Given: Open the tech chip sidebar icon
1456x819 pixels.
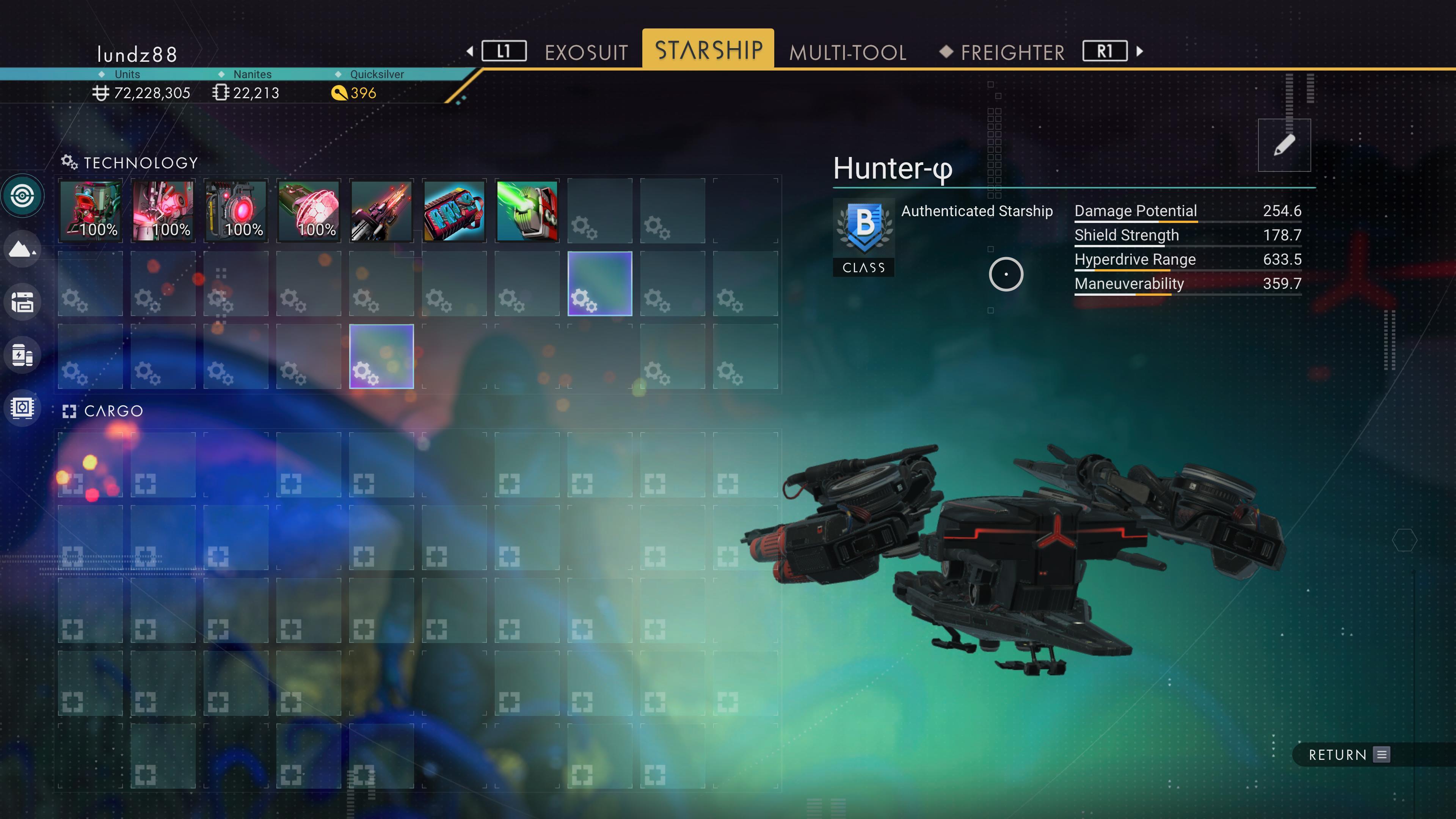Looking at the screenshot, I should click(x=23, y=408).
